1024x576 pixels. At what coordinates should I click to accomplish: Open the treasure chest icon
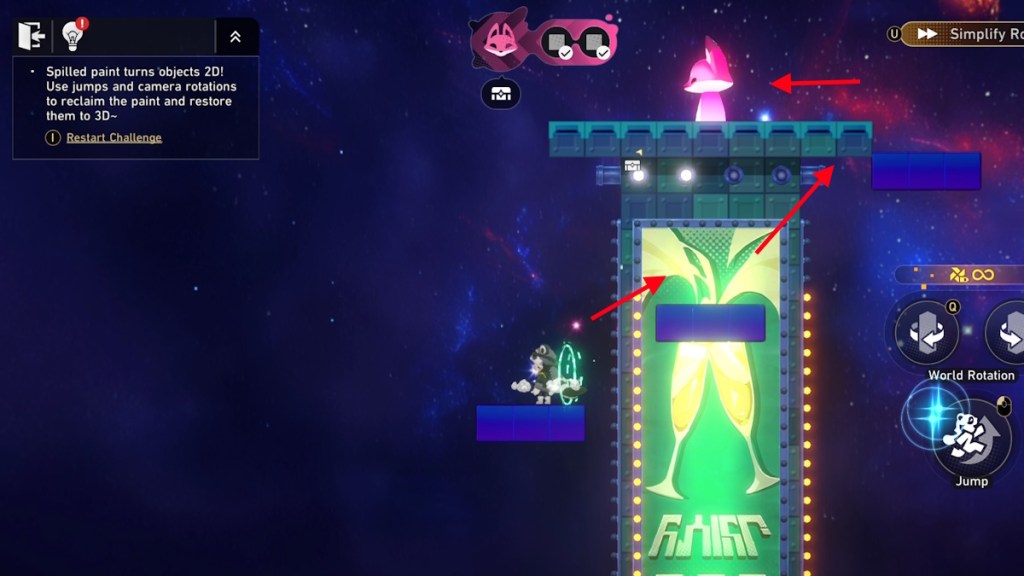coord(500,94)
